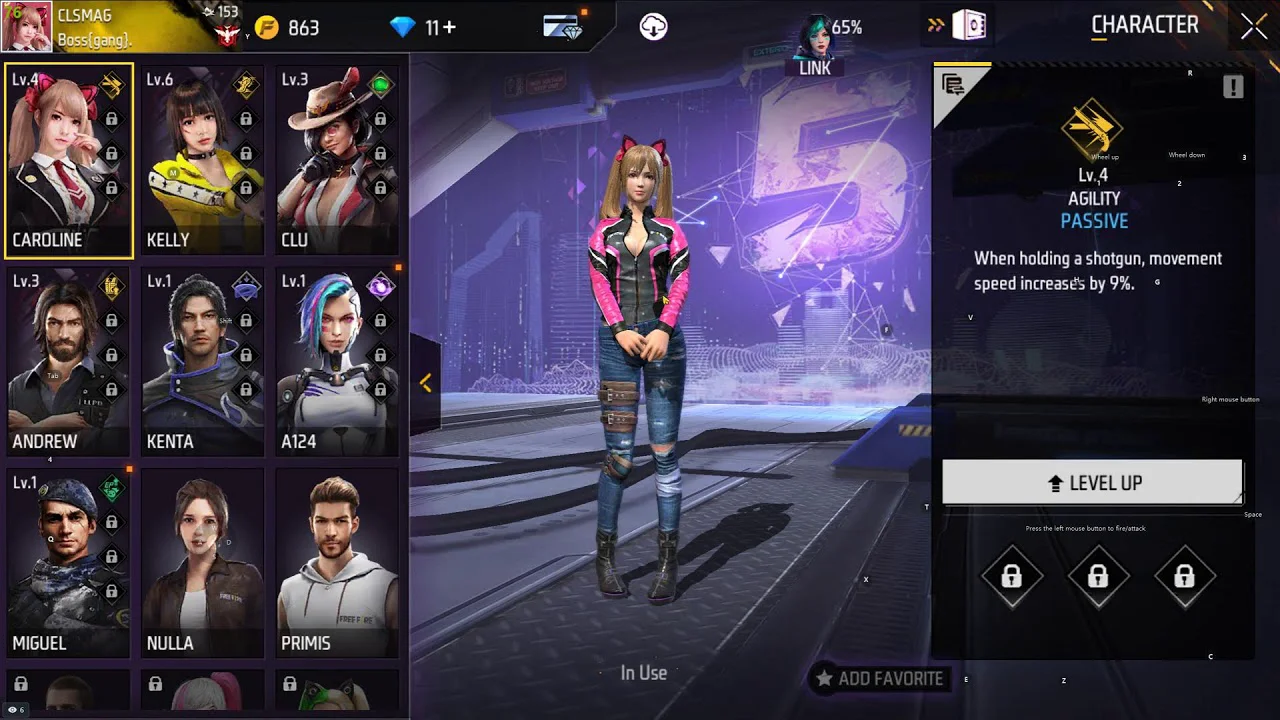Select Miguel from the roster

pyautogui.click(x=68, y=562)
